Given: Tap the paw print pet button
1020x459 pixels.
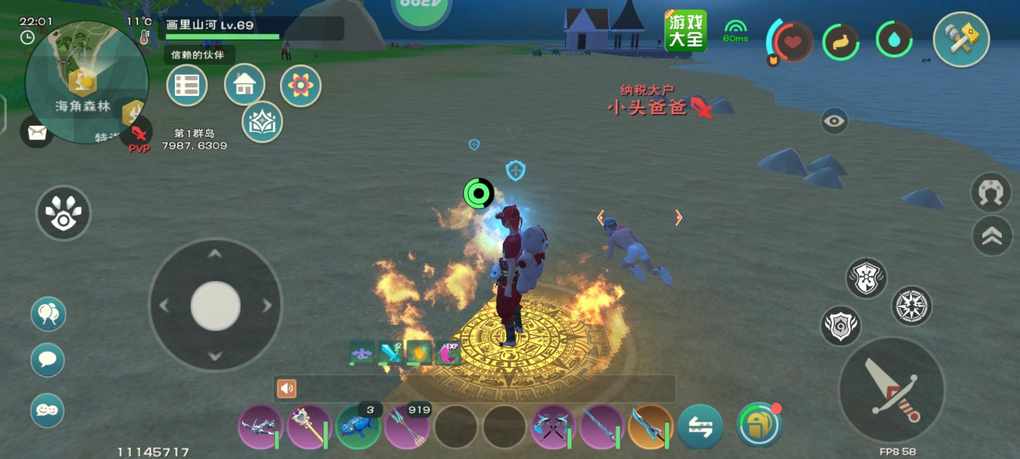Looking at the screenshot, I should [x=63, y=213].
